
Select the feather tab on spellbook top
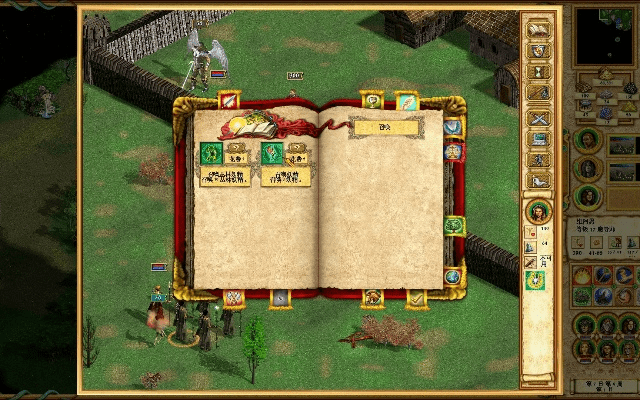[x=406, y=100]
